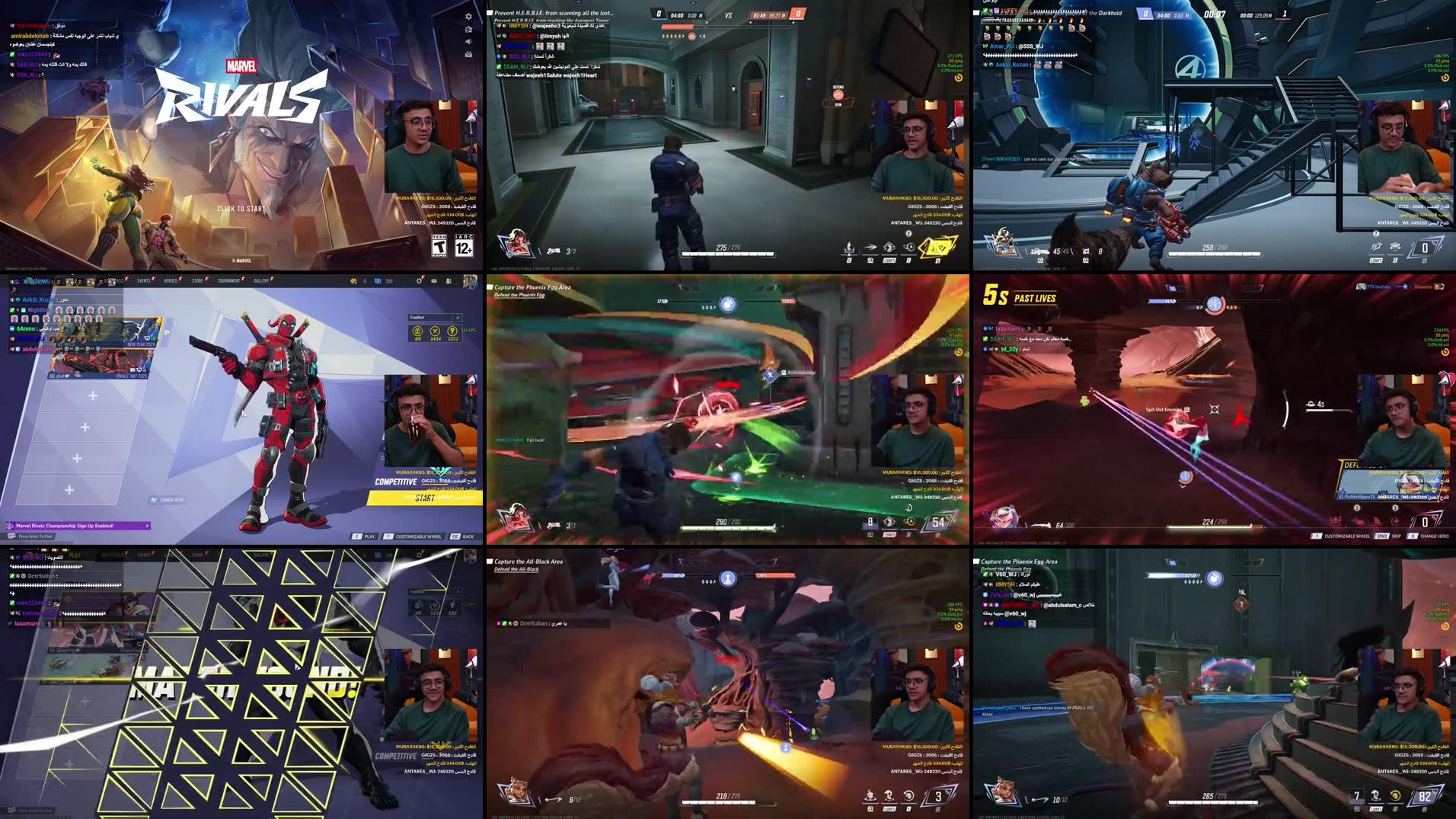Image resolution: width=1456 pixels, height=819 pixels.
Task: Expand the Championship Sign Up banner chevron
Action: pyautogui.click(x=146, y=526)
